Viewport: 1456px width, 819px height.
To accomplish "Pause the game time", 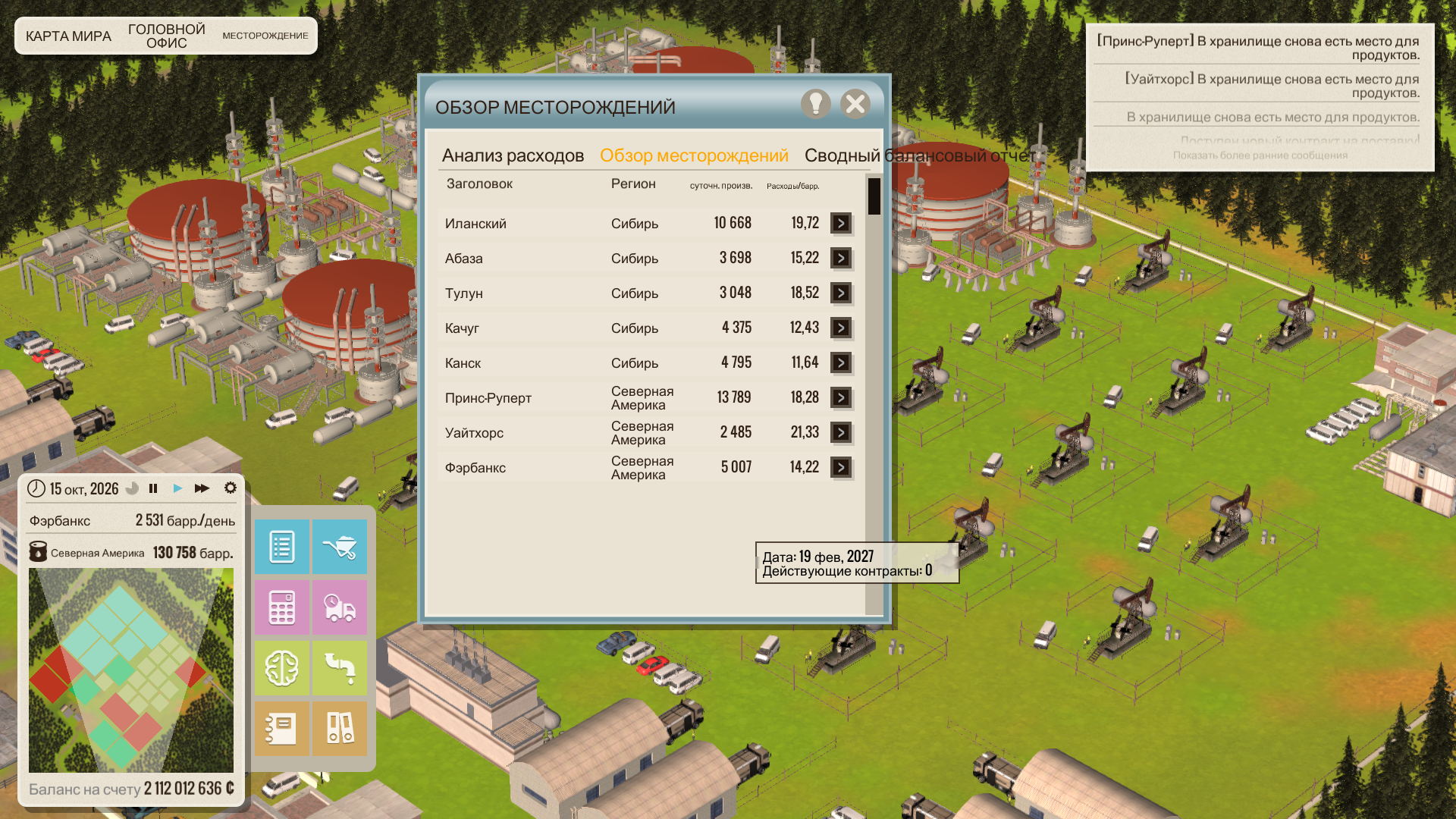I will pyautogui.click(x=153, y=488).
